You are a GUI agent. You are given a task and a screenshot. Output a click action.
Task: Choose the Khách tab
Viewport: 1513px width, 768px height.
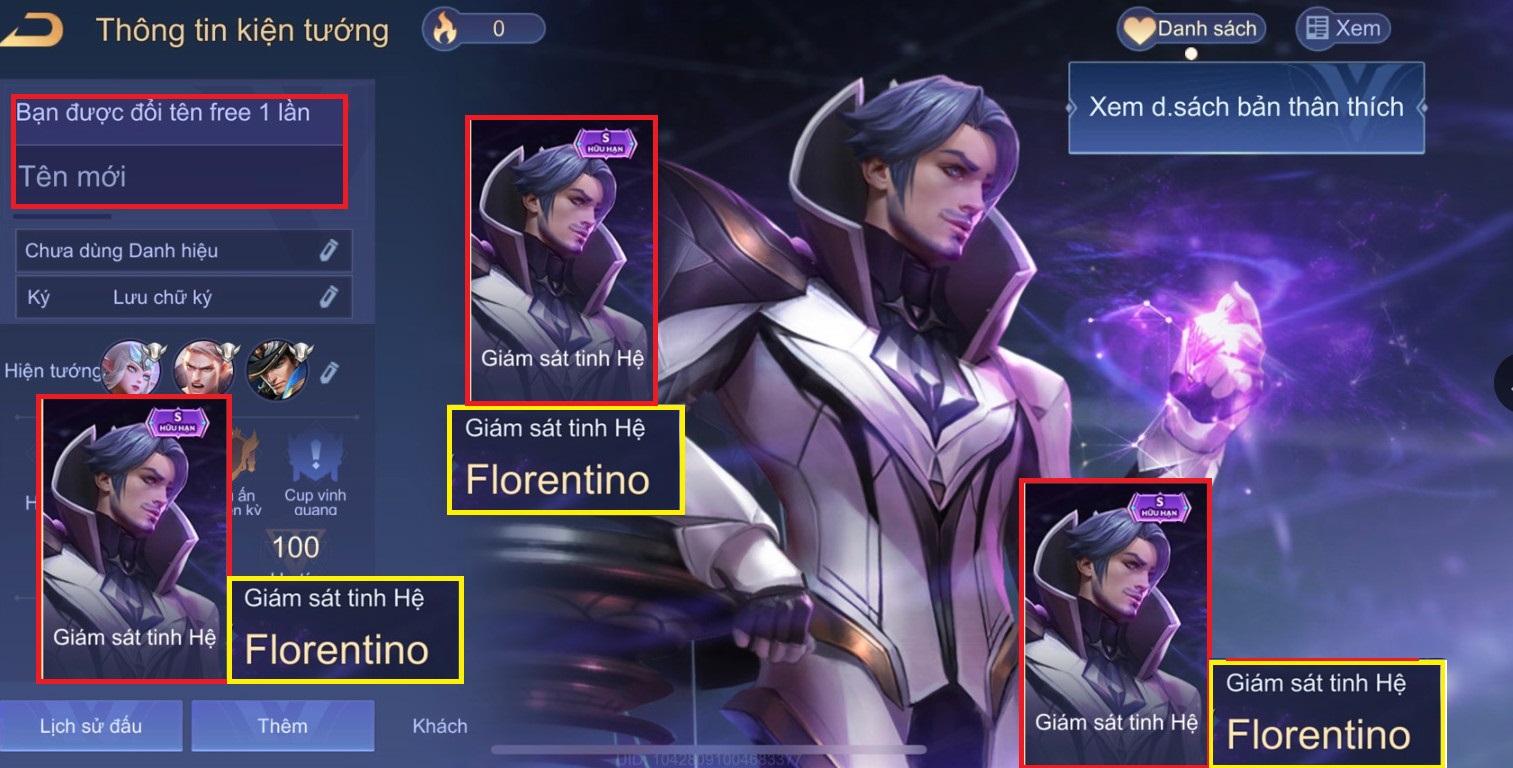(440, 726)
